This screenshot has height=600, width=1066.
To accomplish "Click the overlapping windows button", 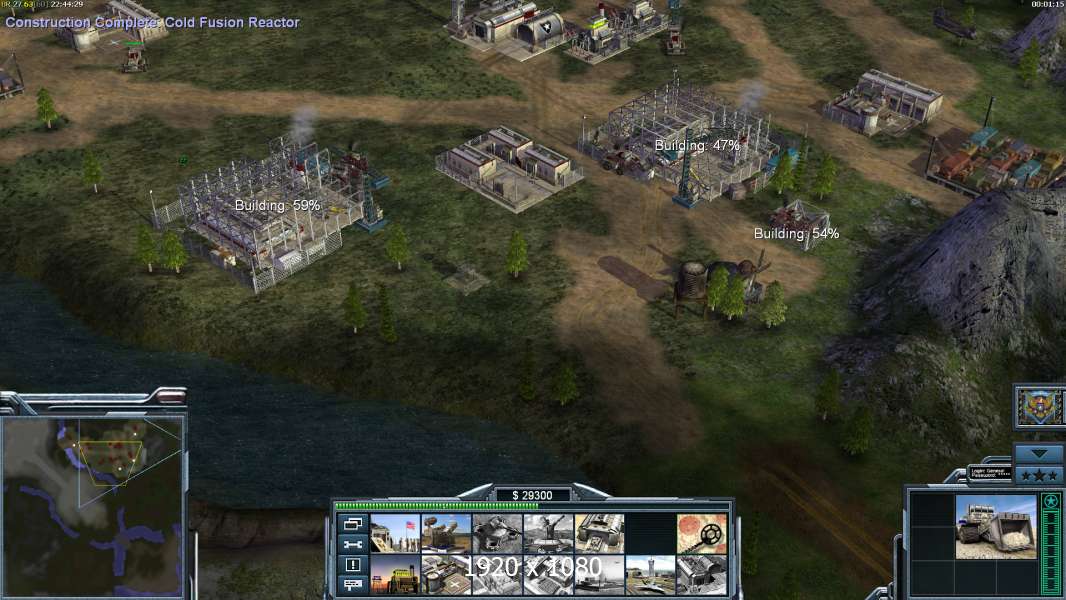I will pyautogui.click(x=352, y=523).
